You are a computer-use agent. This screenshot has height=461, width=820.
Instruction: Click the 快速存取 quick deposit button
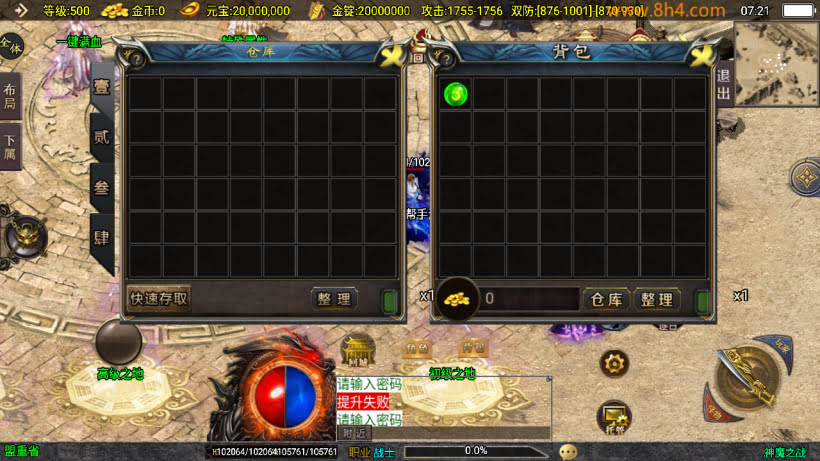coord(159,298)
